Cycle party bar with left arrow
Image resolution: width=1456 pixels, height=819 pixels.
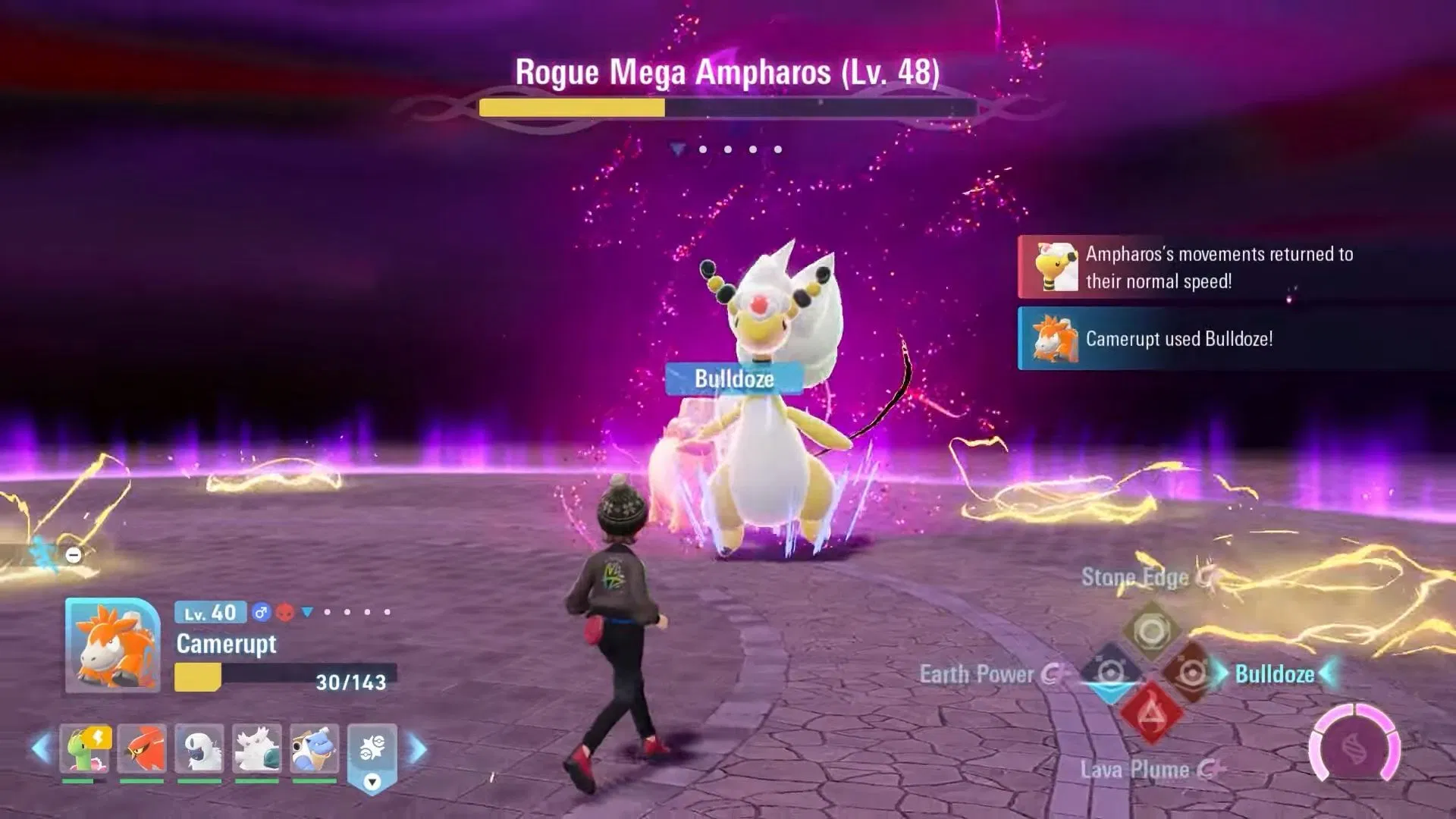(41, 749)
